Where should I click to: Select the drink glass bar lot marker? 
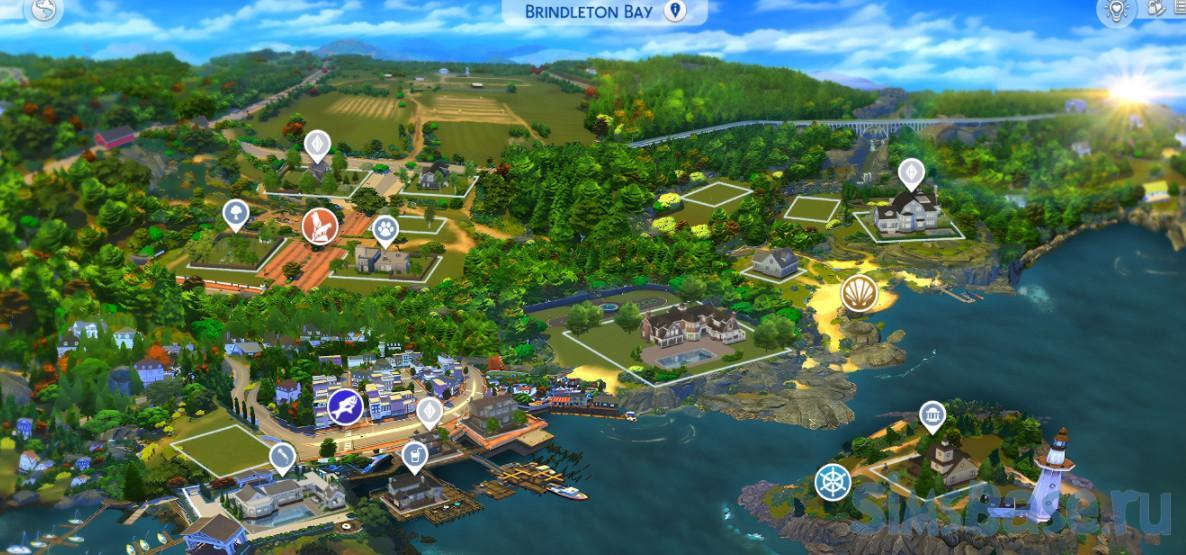click(x=411, y=457)
